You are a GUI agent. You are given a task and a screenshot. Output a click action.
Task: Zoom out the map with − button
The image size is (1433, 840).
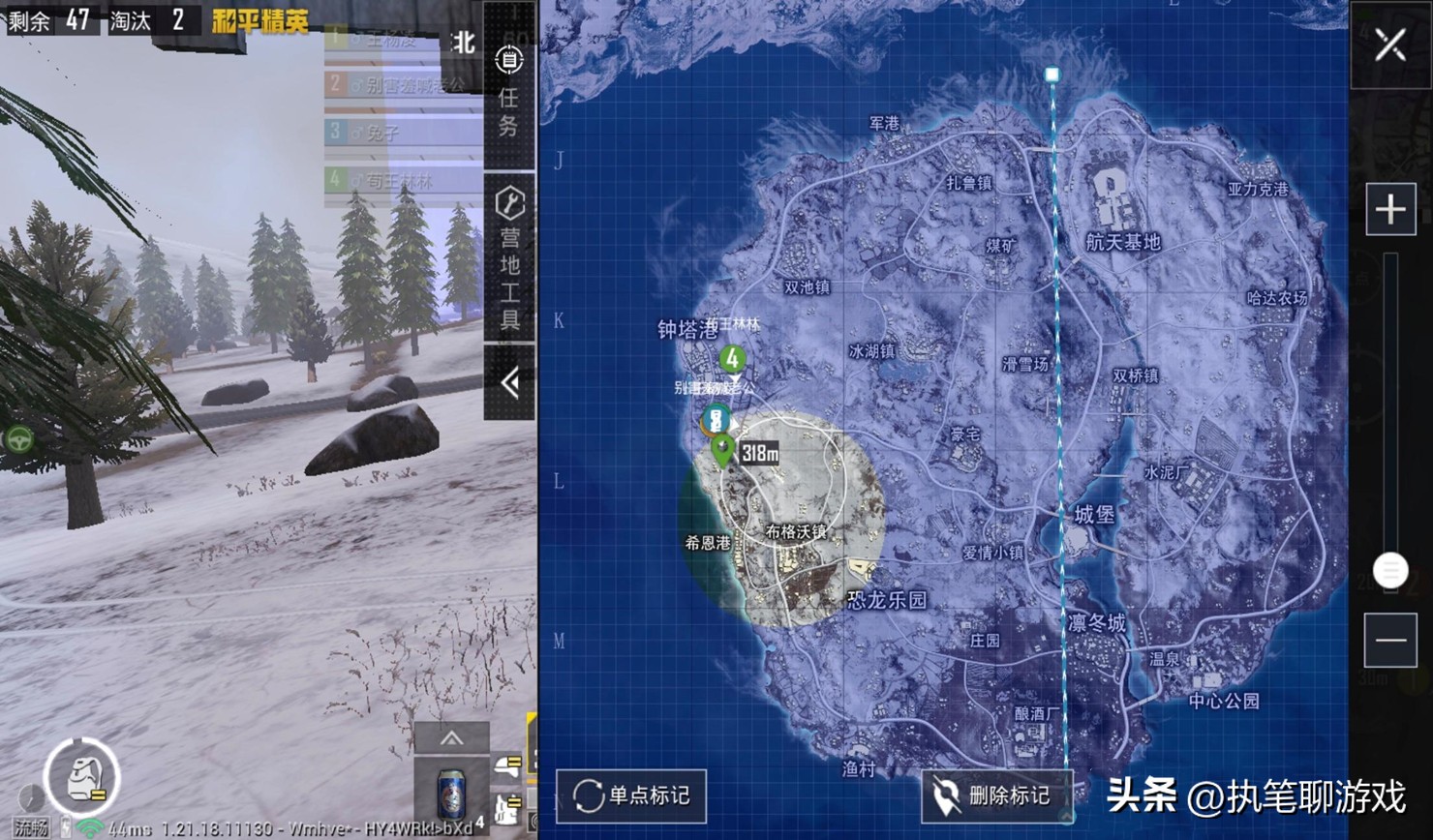pos(1390,639)
